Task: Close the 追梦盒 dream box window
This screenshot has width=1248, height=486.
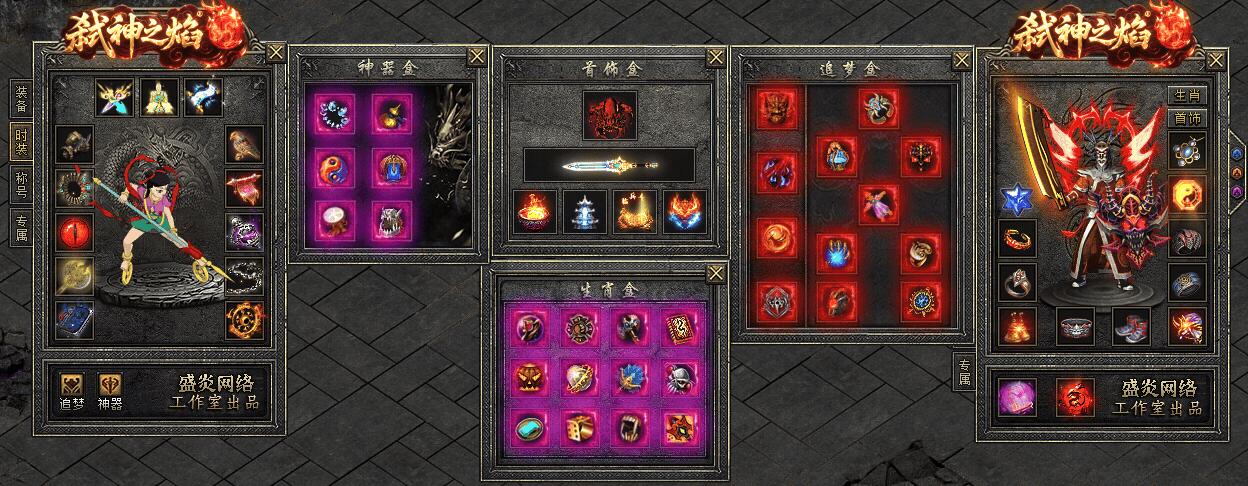Action: click(x=961, y=59)
